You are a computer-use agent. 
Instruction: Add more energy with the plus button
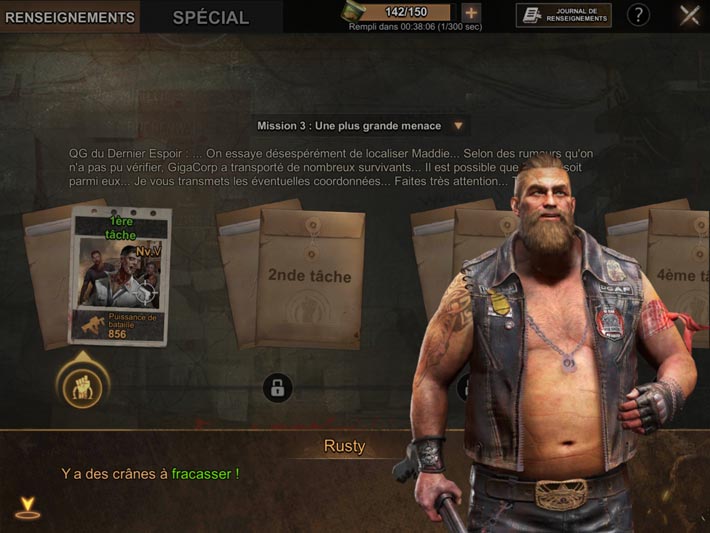pyautogui.click(x=471, y=14)
